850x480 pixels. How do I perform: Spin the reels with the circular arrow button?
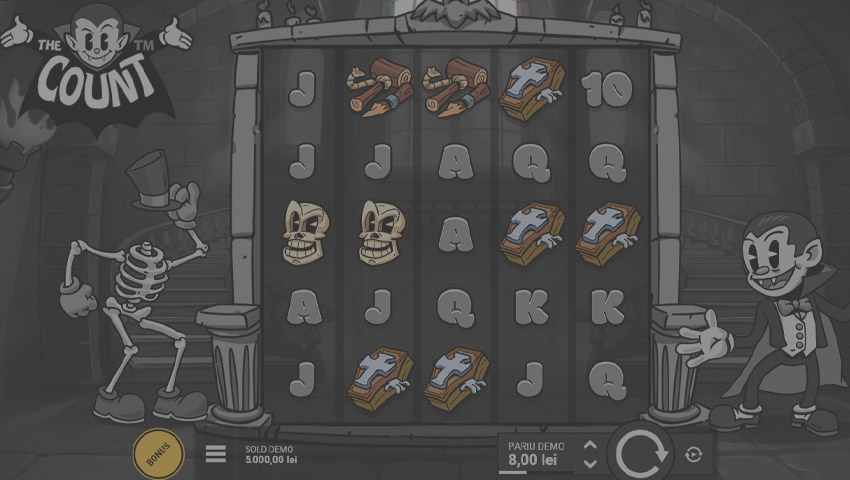(641, 454)
